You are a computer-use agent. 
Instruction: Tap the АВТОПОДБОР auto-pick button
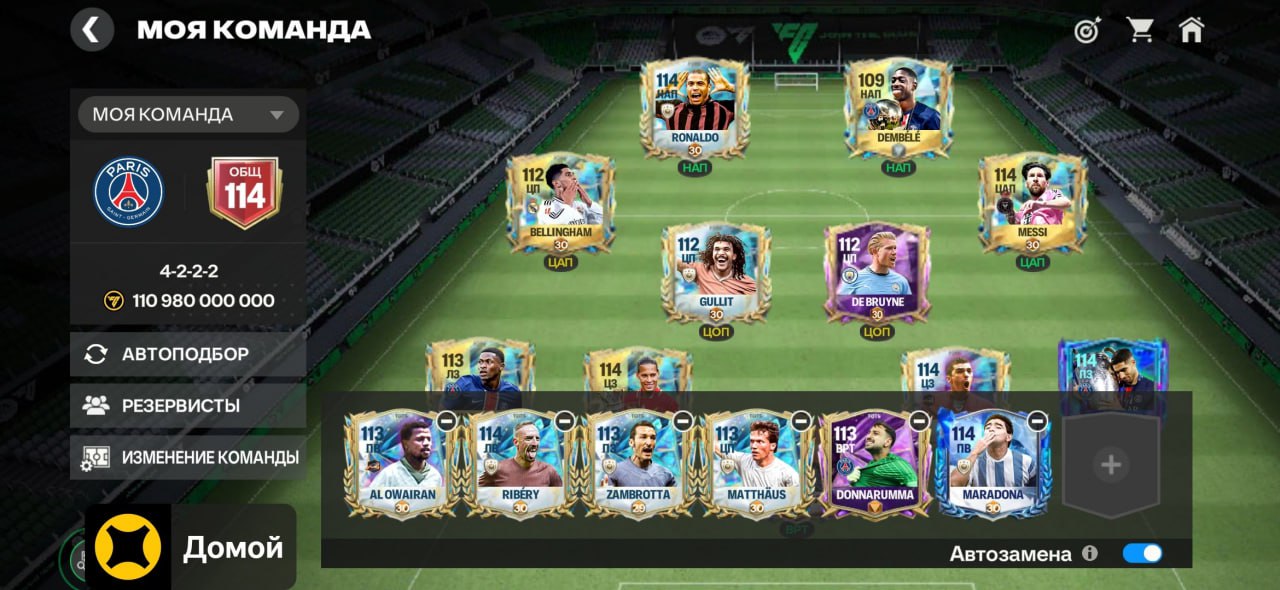[188, 354]
